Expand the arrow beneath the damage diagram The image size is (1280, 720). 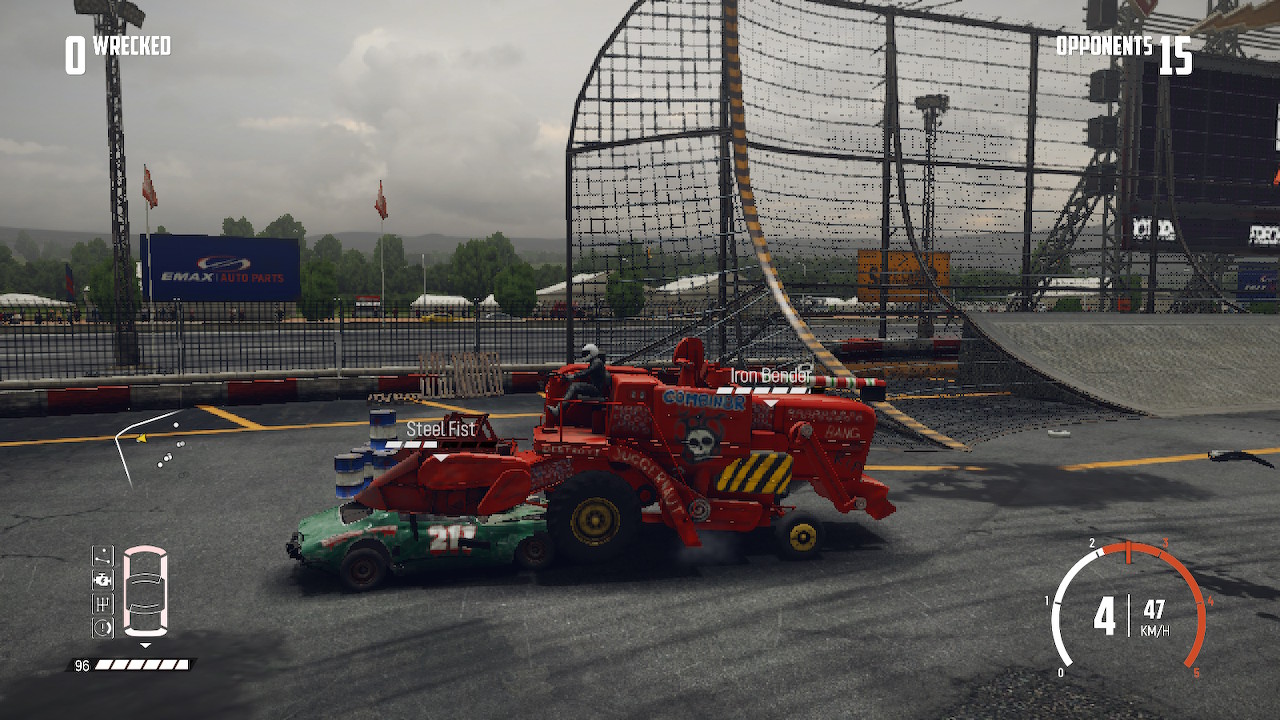[x=145, y=643]
